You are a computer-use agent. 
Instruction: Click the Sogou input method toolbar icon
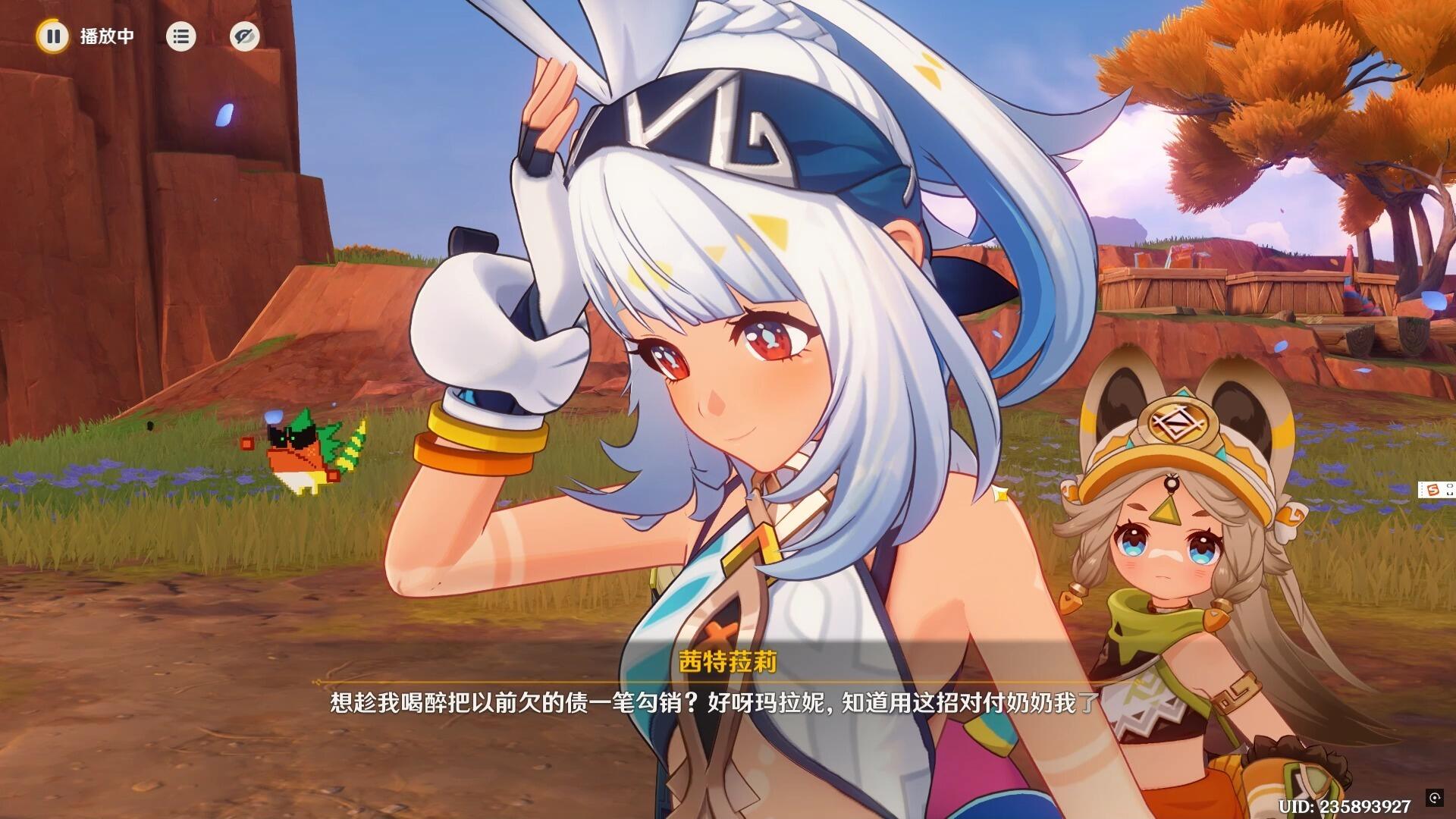(1433, 490)
